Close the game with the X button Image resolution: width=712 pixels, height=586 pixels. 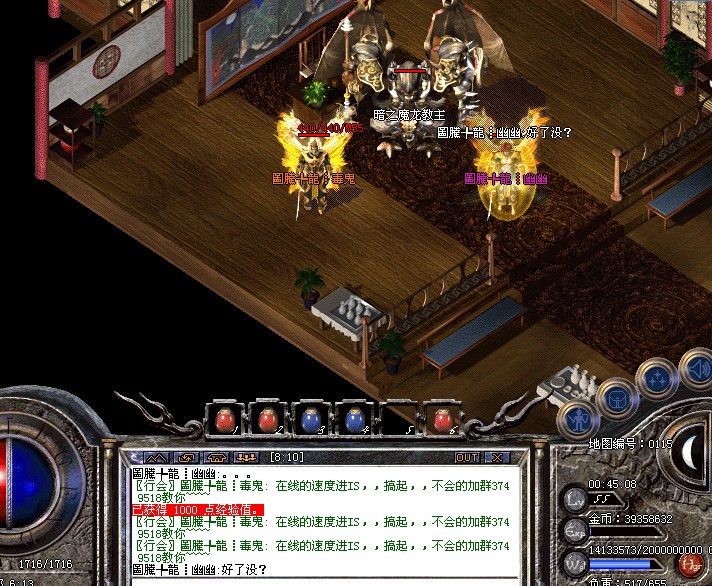497,457
